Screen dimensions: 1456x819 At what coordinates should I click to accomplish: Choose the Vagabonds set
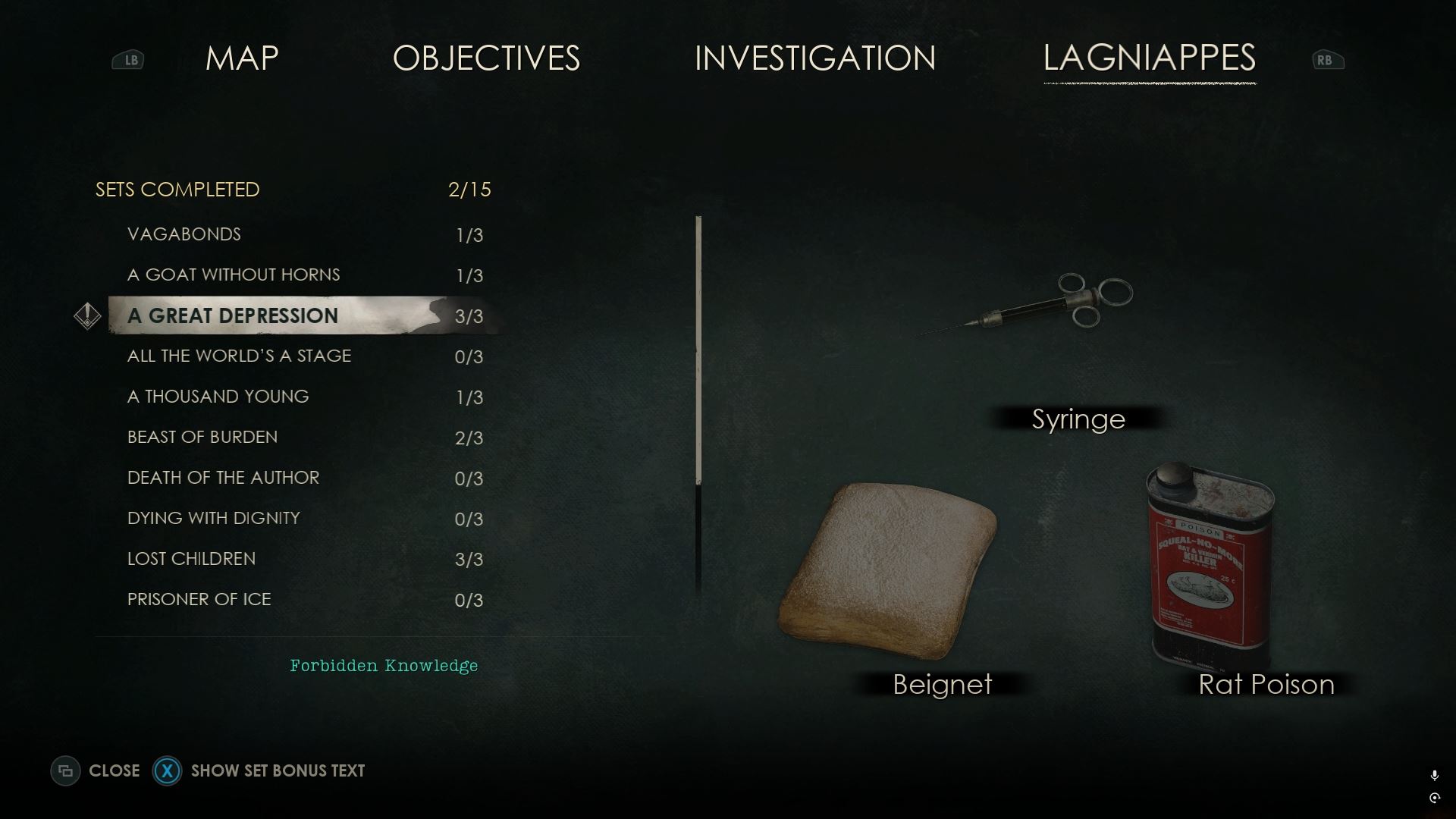184,234
